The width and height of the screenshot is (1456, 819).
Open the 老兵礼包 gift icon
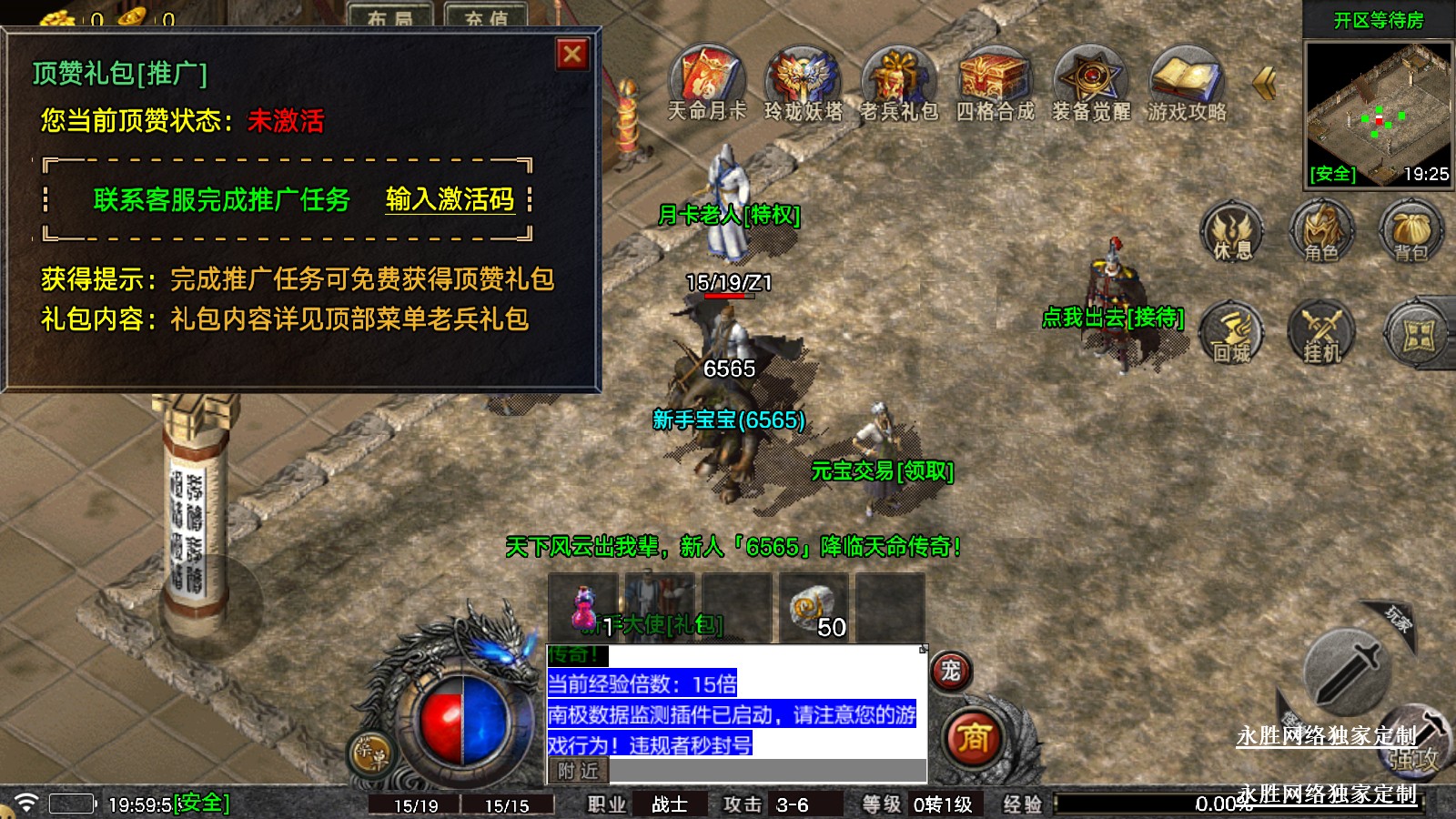pyautogui.click(x=899, y=79)
